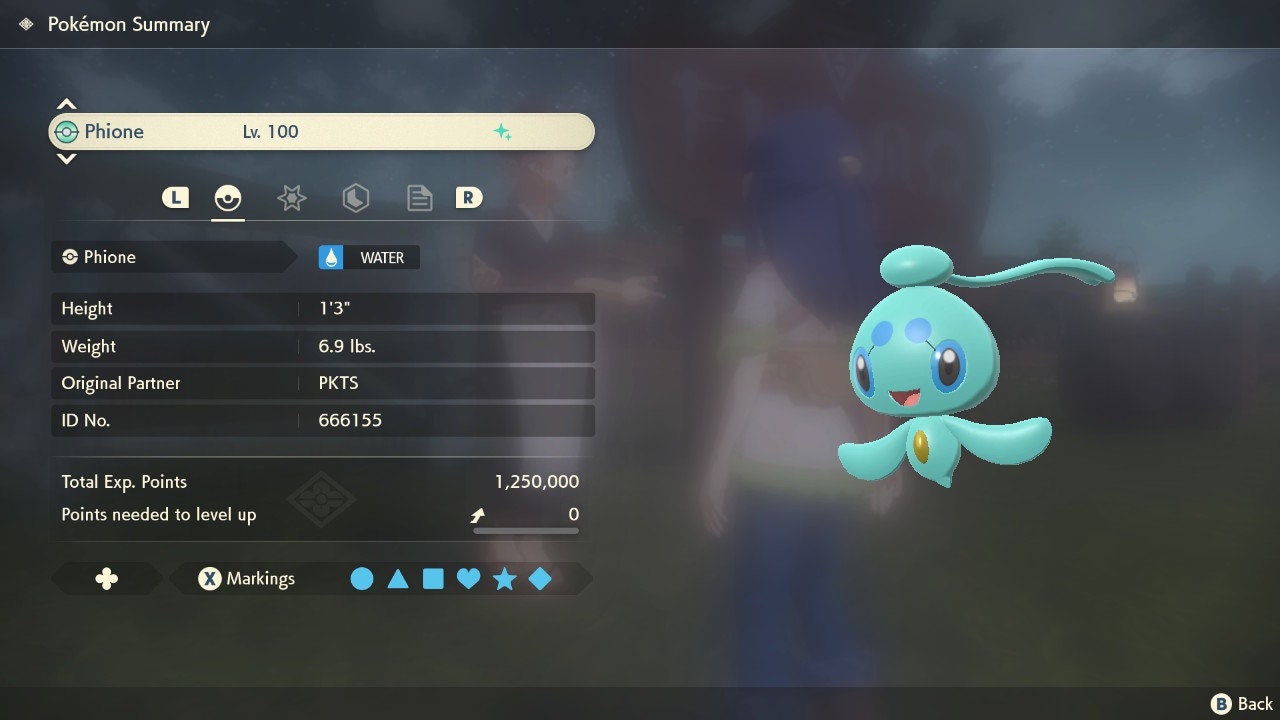Toggle the diamond marking
Image resolution: width=1280 pixels, height=720 pixels.
point(540,579)
